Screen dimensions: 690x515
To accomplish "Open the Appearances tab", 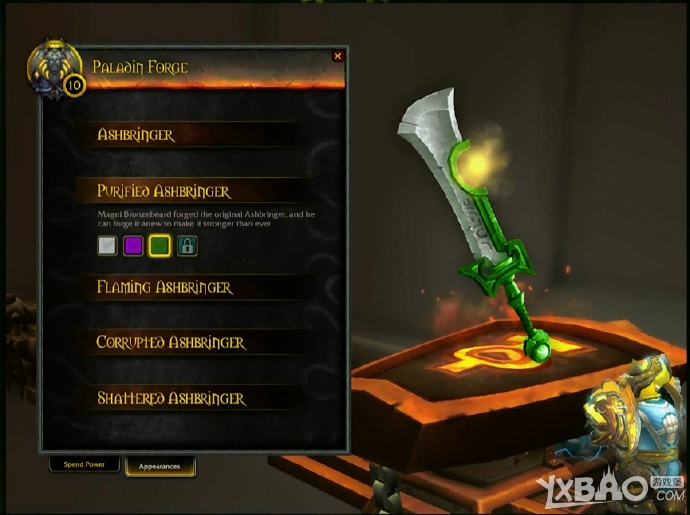I will tap(160, 466).
